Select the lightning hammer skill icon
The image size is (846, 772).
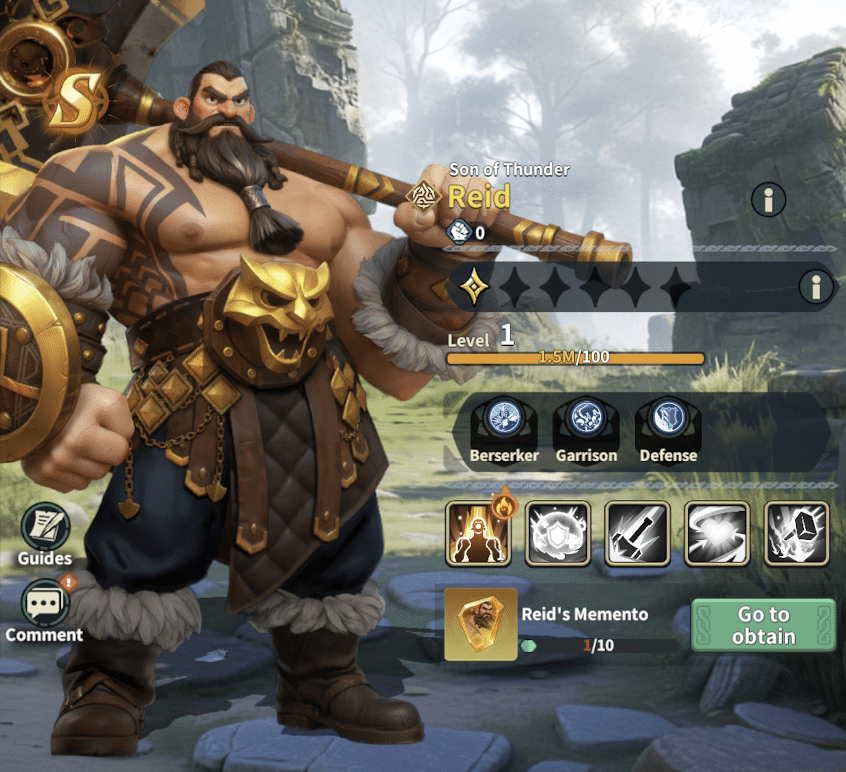pos(796,534)
